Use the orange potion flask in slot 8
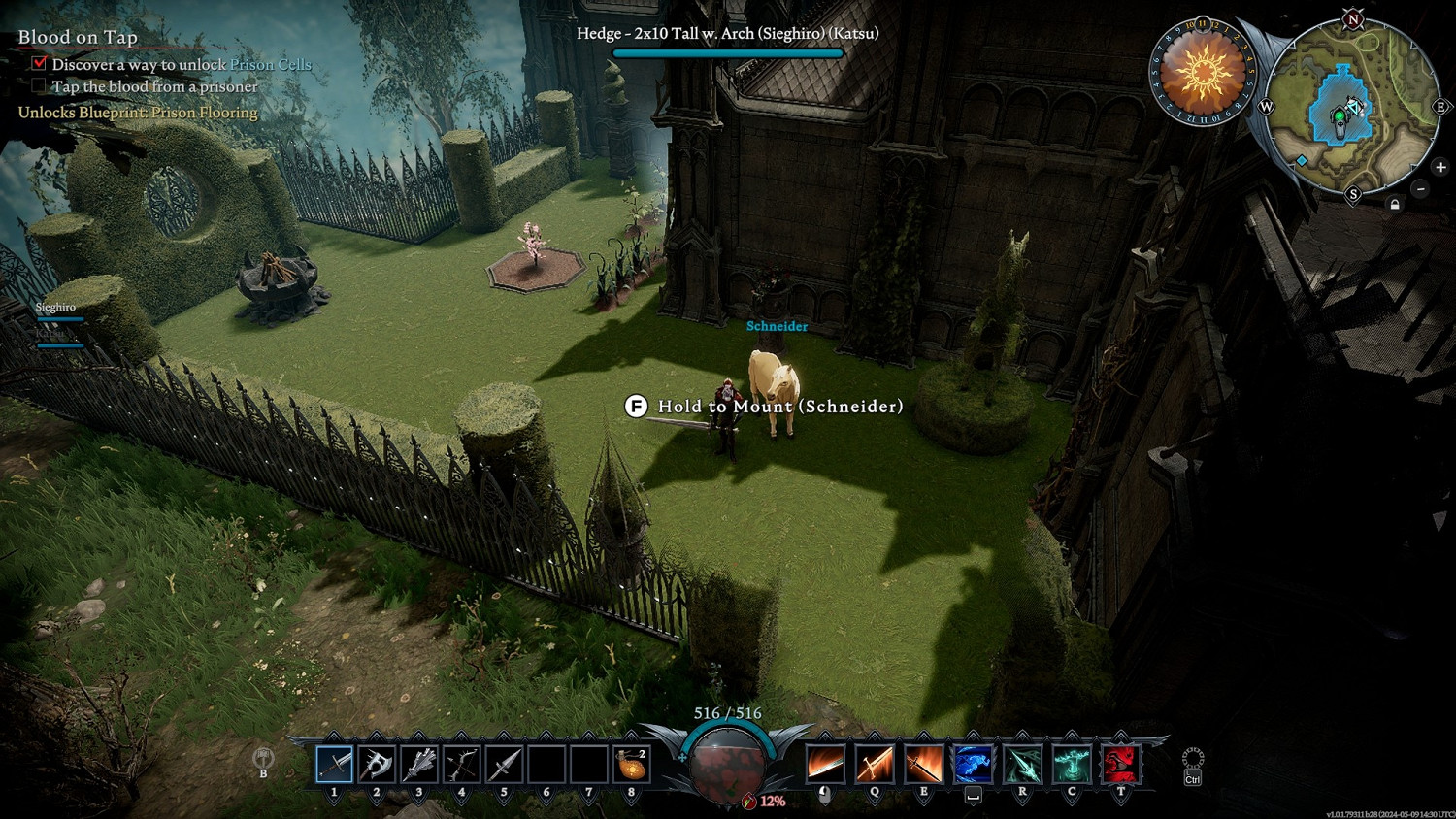The image size is (1456, 819). point(631,765)
